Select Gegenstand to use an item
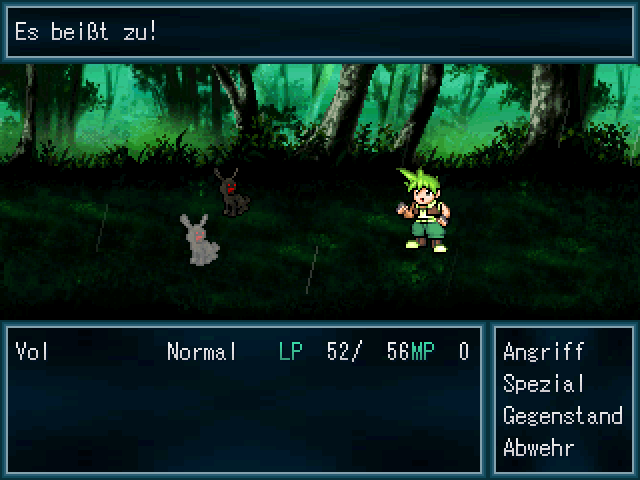The width and height of the screenshot is (640, 480). [562, 416]
